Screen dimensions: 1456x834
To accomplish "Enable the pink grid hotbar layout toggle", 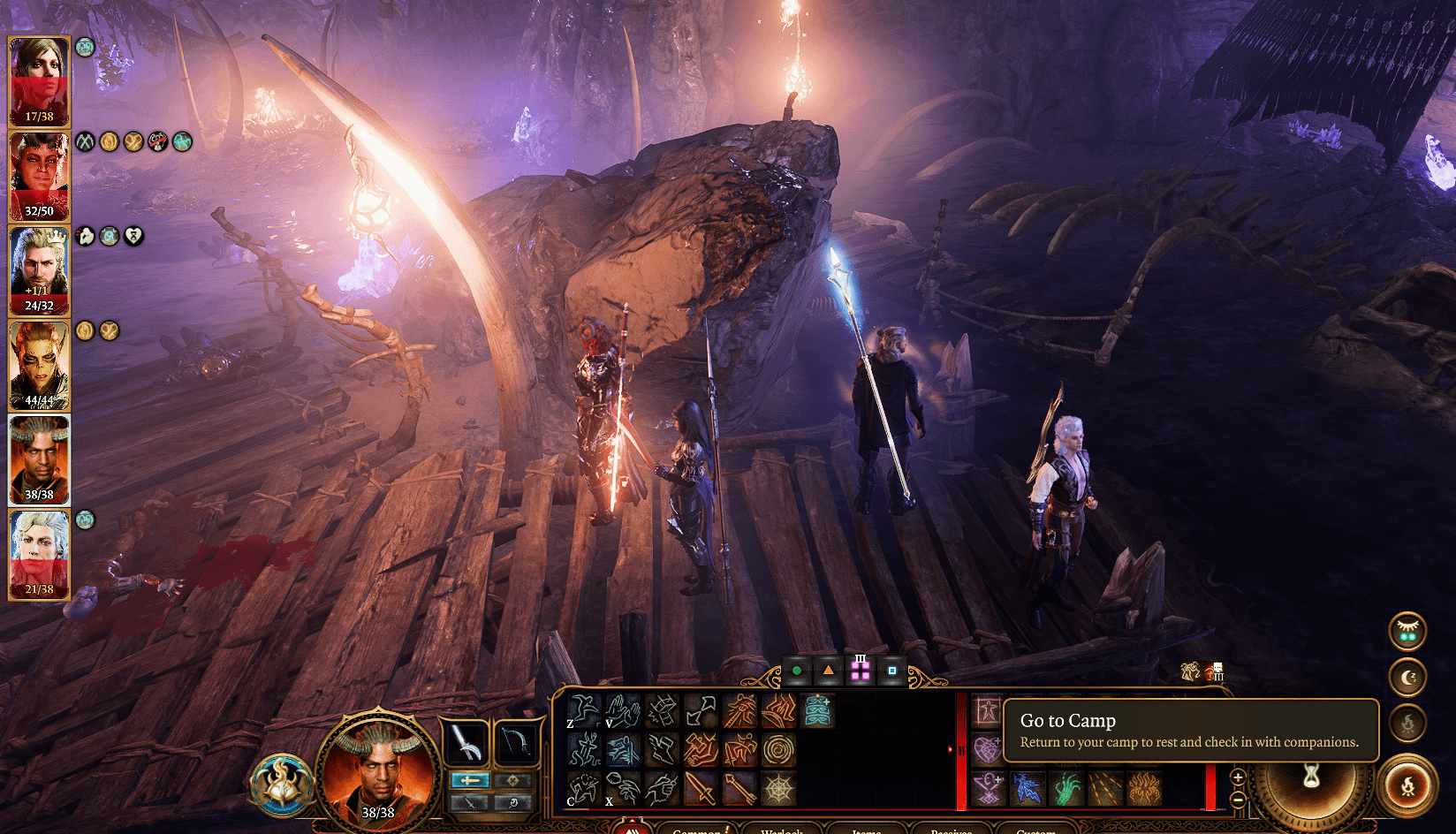I will (x=861, y=670).
